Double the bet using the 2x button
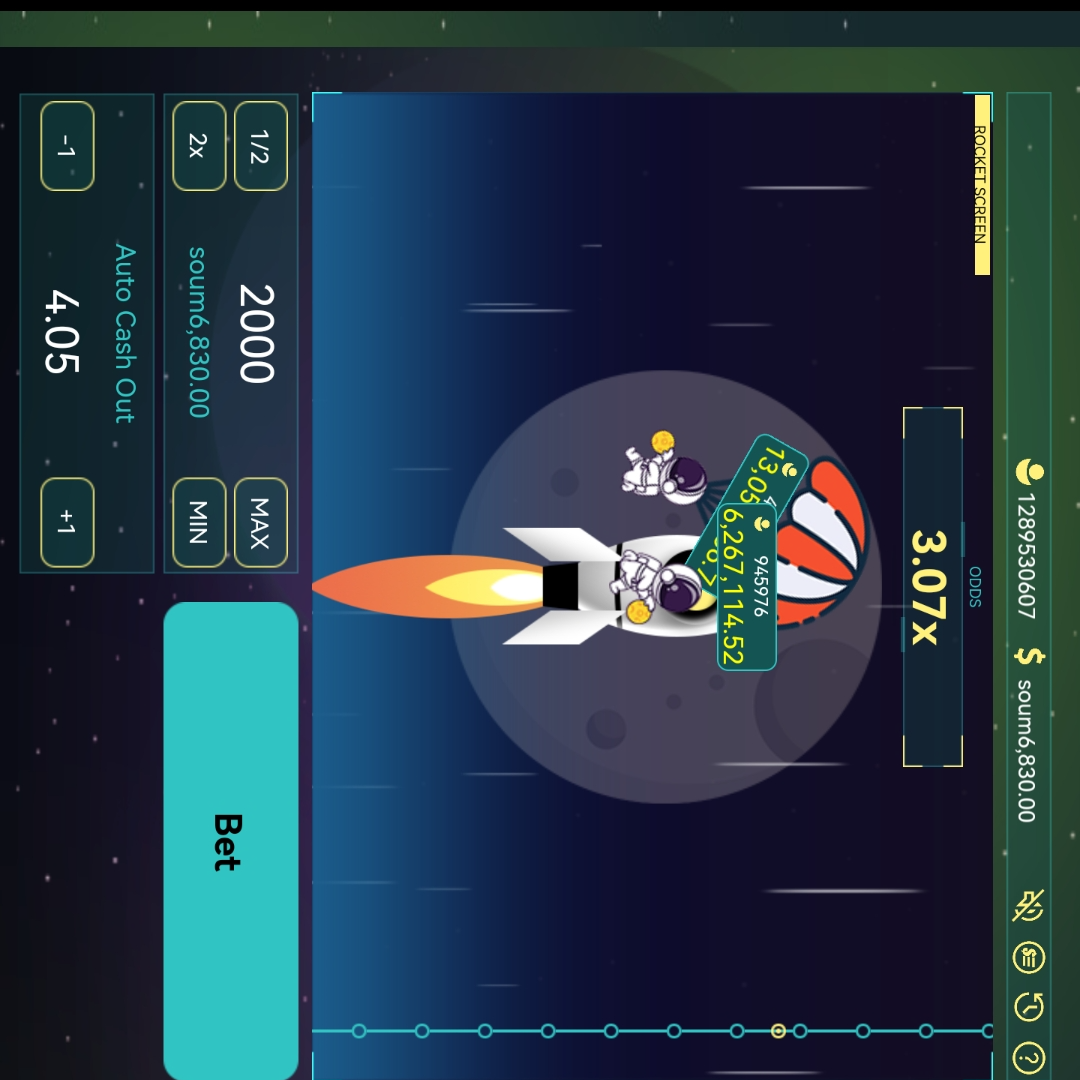1080x1080 pixels. pos(198,146)
